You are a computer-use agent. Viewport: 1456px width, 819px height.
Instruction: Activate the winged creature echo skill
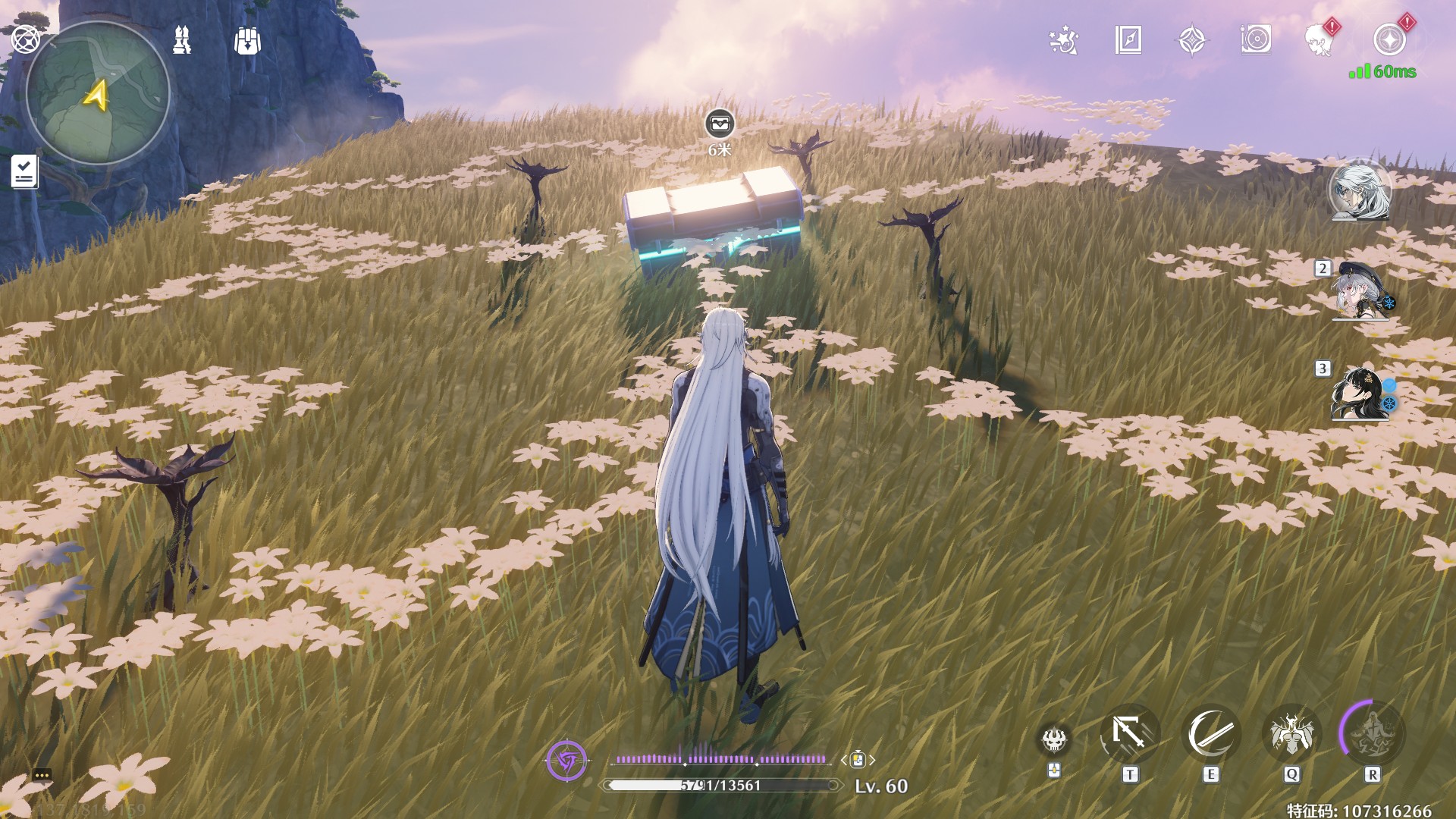point(1291,734)
